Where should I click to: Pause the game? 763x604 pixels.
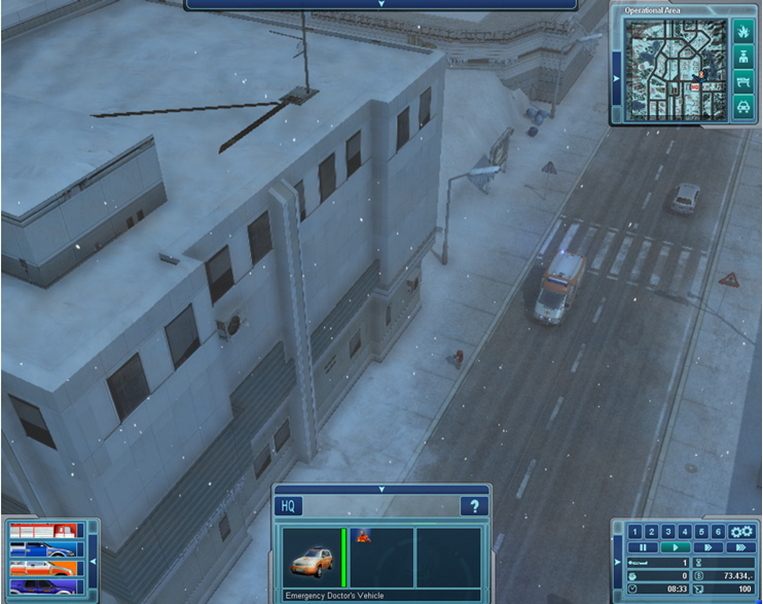(645, 548)
